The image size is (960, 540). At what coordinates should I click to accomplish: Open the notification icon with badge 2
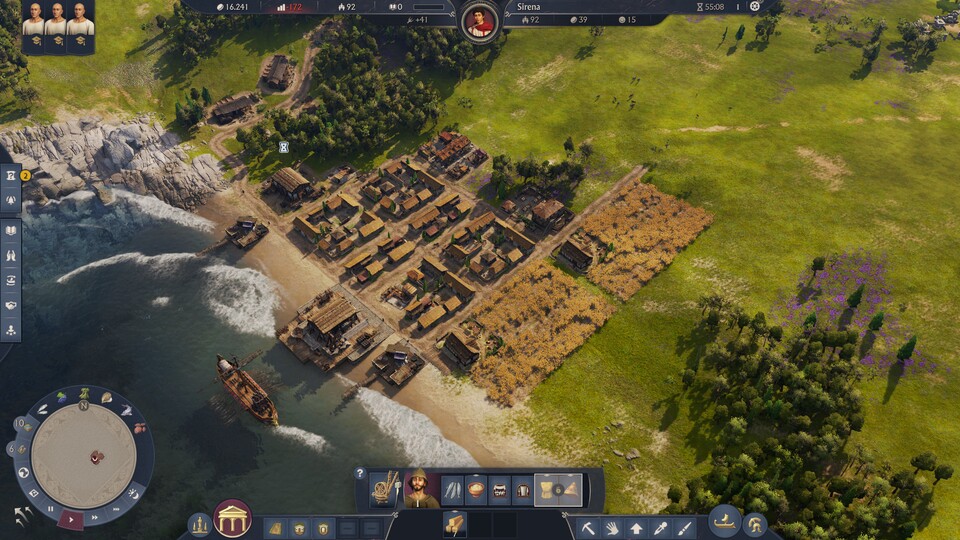pos(11,176)
